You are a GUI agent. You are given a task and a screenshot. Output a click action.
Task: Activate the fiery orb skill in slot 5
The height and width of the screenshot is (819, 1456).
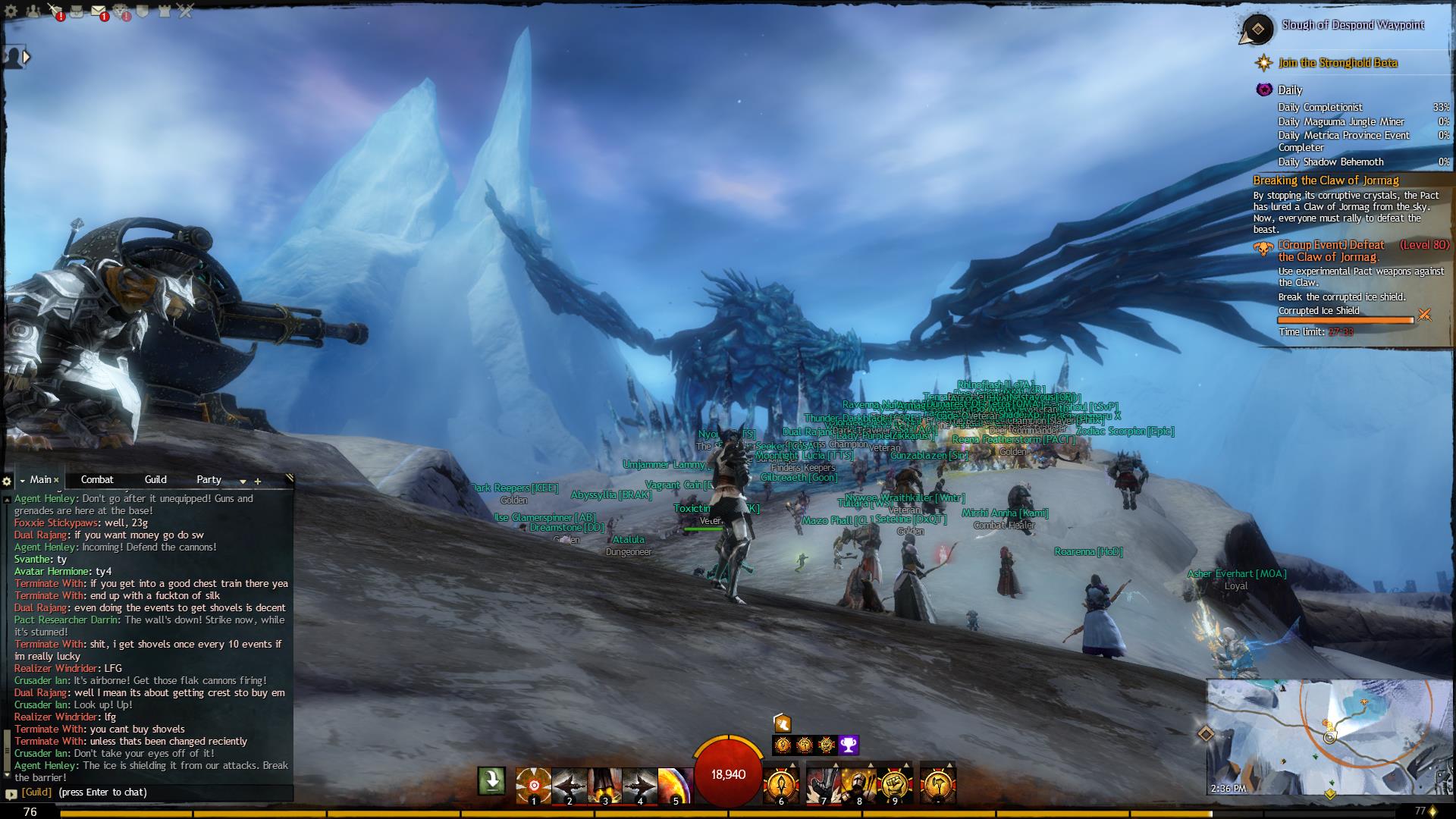[675, 786]
